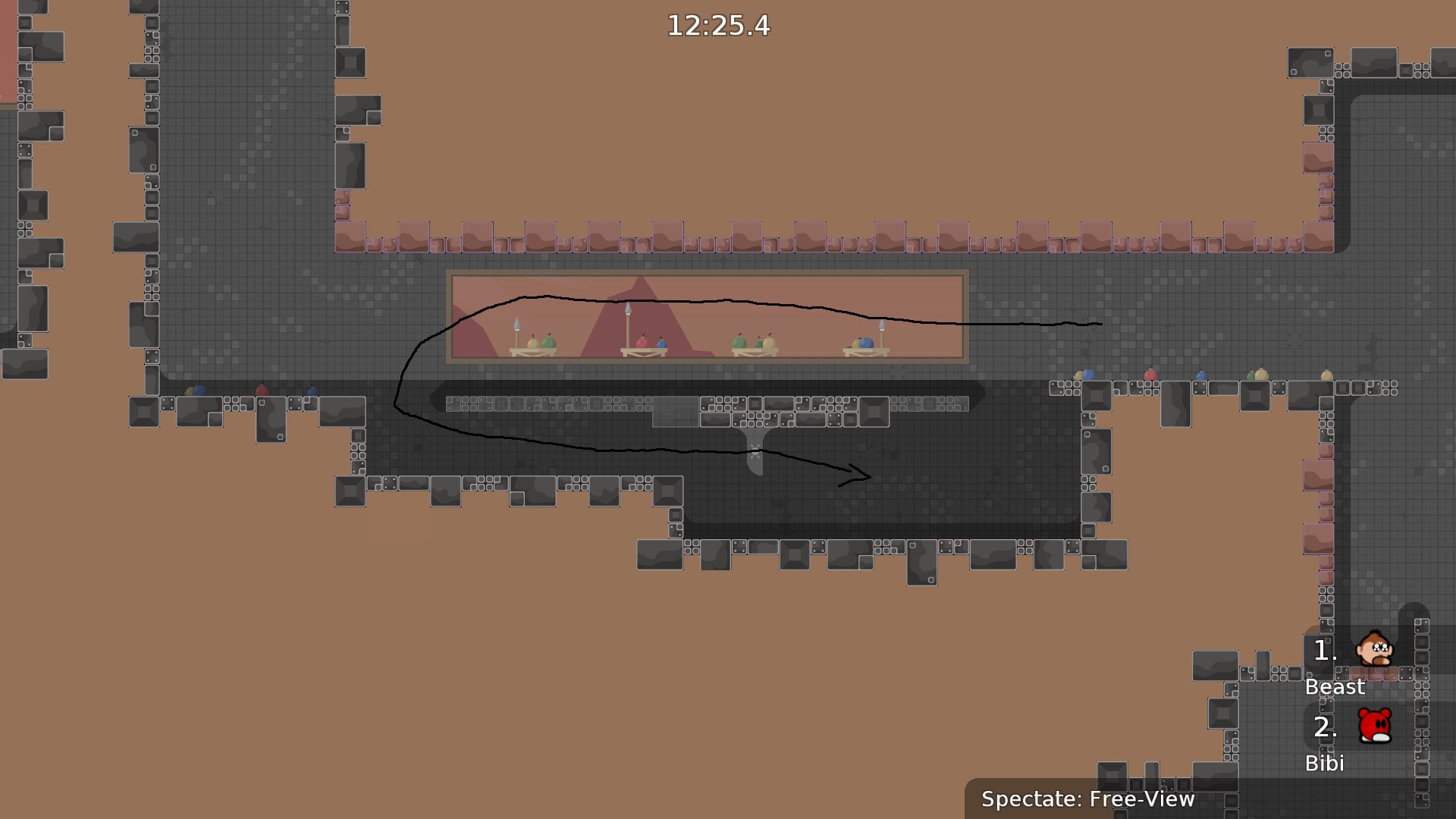Click the yellow worm perched near the yellow pair
Screen dimensions: 1456x819
(x=1263, y=375)
